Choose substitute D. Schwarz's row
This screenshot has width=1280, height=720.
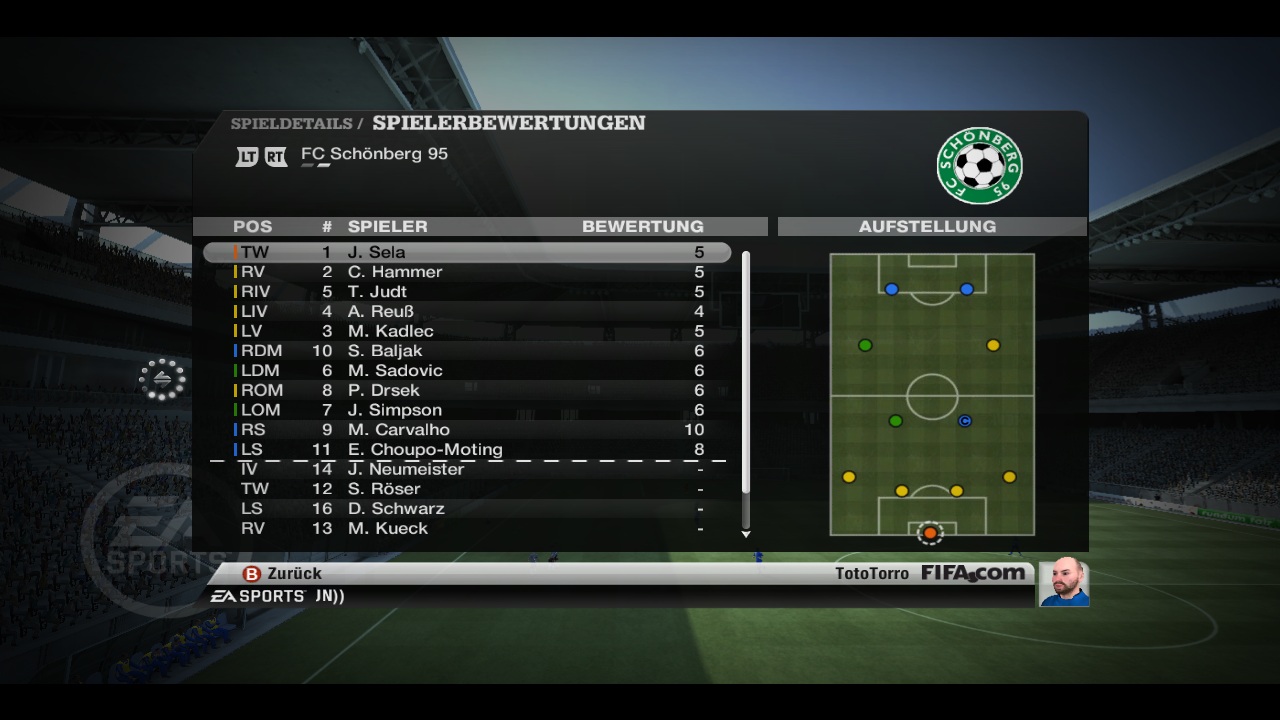coord(467,509)
